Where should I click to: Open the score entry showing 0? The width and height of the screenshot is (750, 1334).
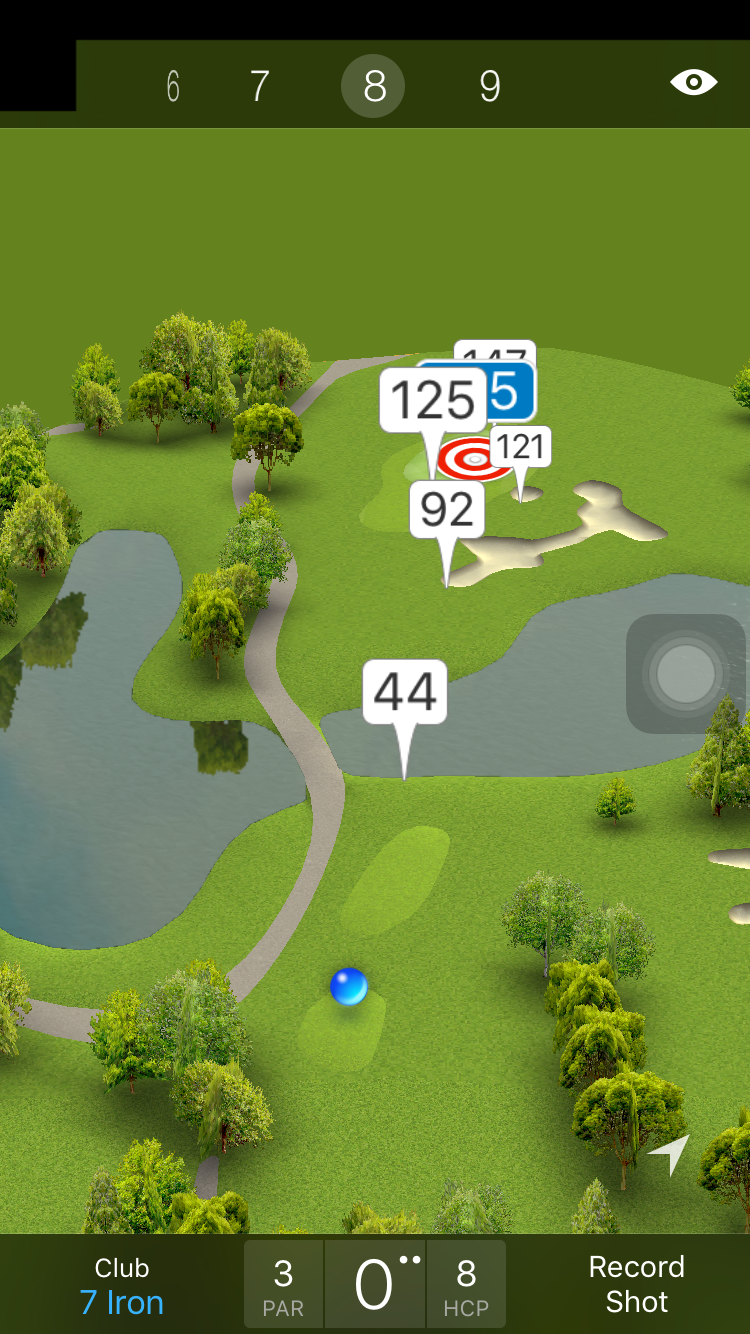[375, 1284]
